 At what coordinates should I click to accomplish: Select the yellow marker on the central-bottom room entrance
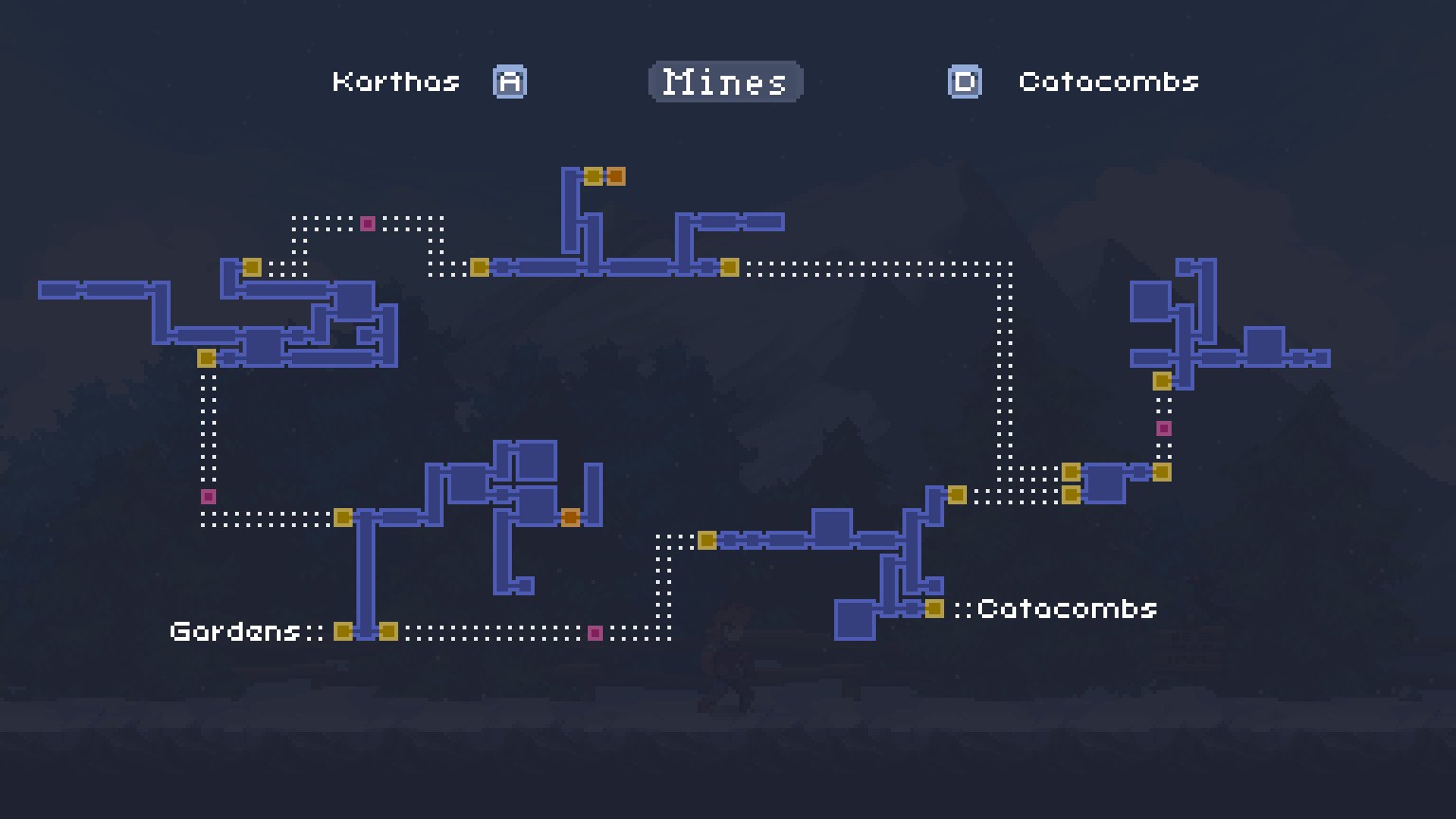tap(706, 539)
